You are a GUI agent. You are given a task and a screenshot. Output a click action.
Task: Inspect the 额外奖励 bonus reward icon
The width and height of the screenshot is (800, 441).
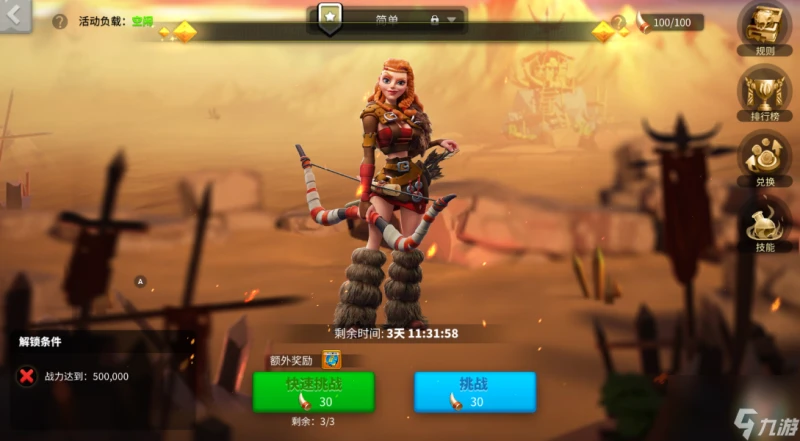click(331, 360)
